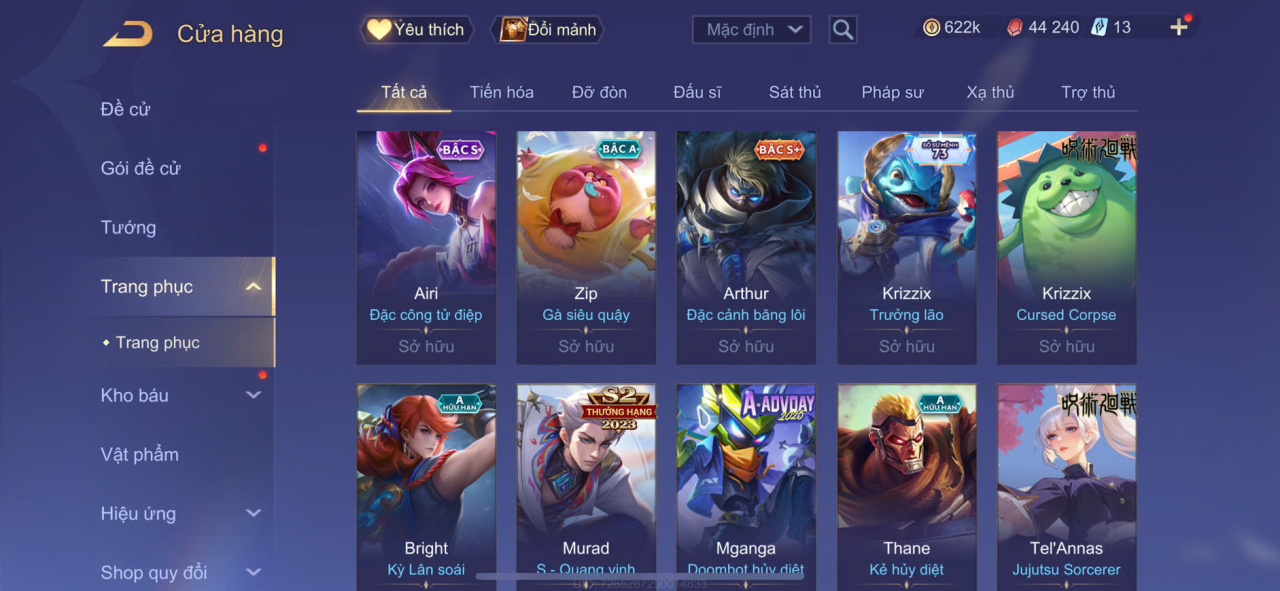Select the Airi Đặc công tử điệp skin card
The width and height of the screenshot is (1280, 591).
click(426, 247)
